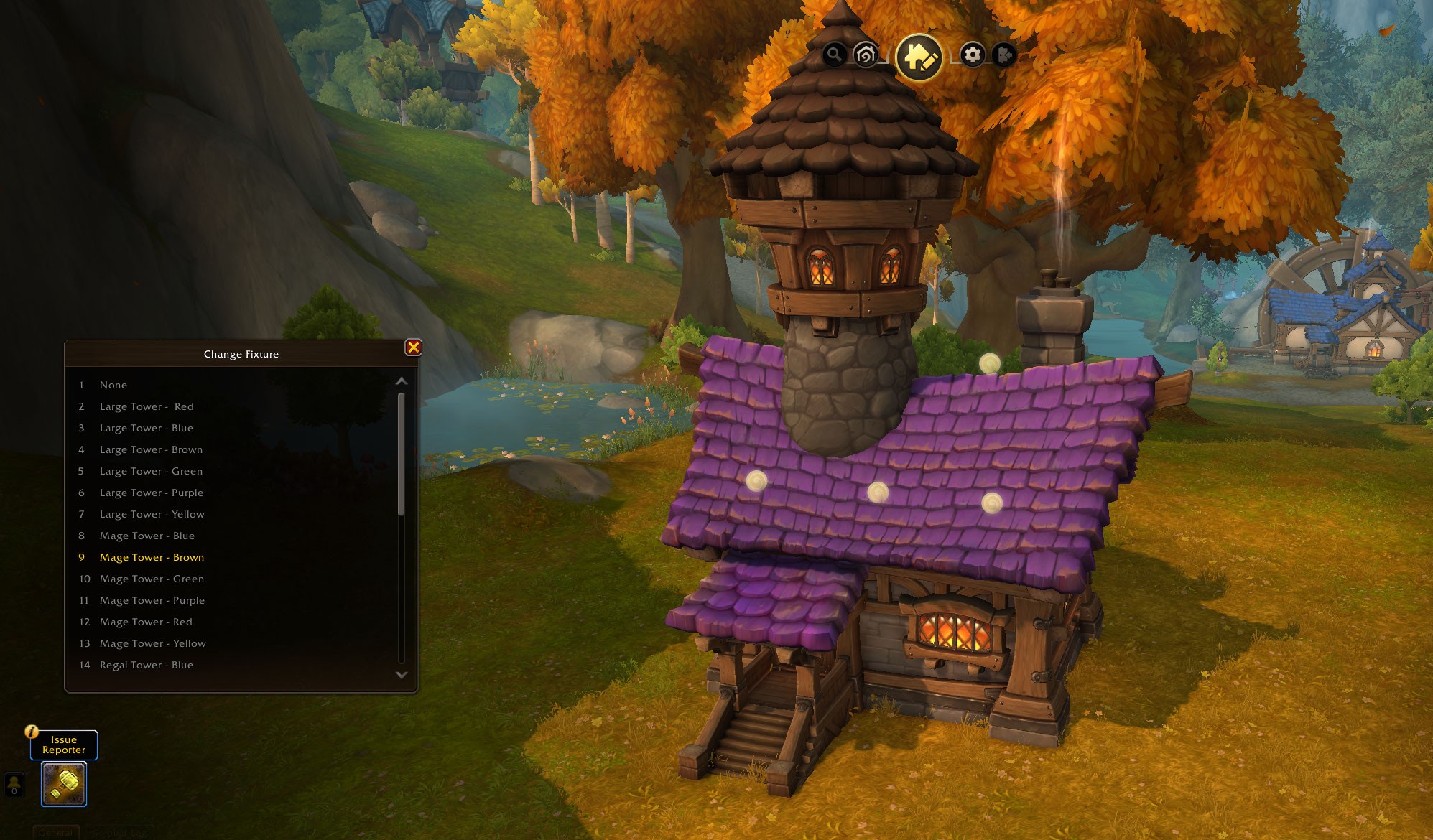
Task: Click the golden hammer housing icon
Action: (64, 784)
